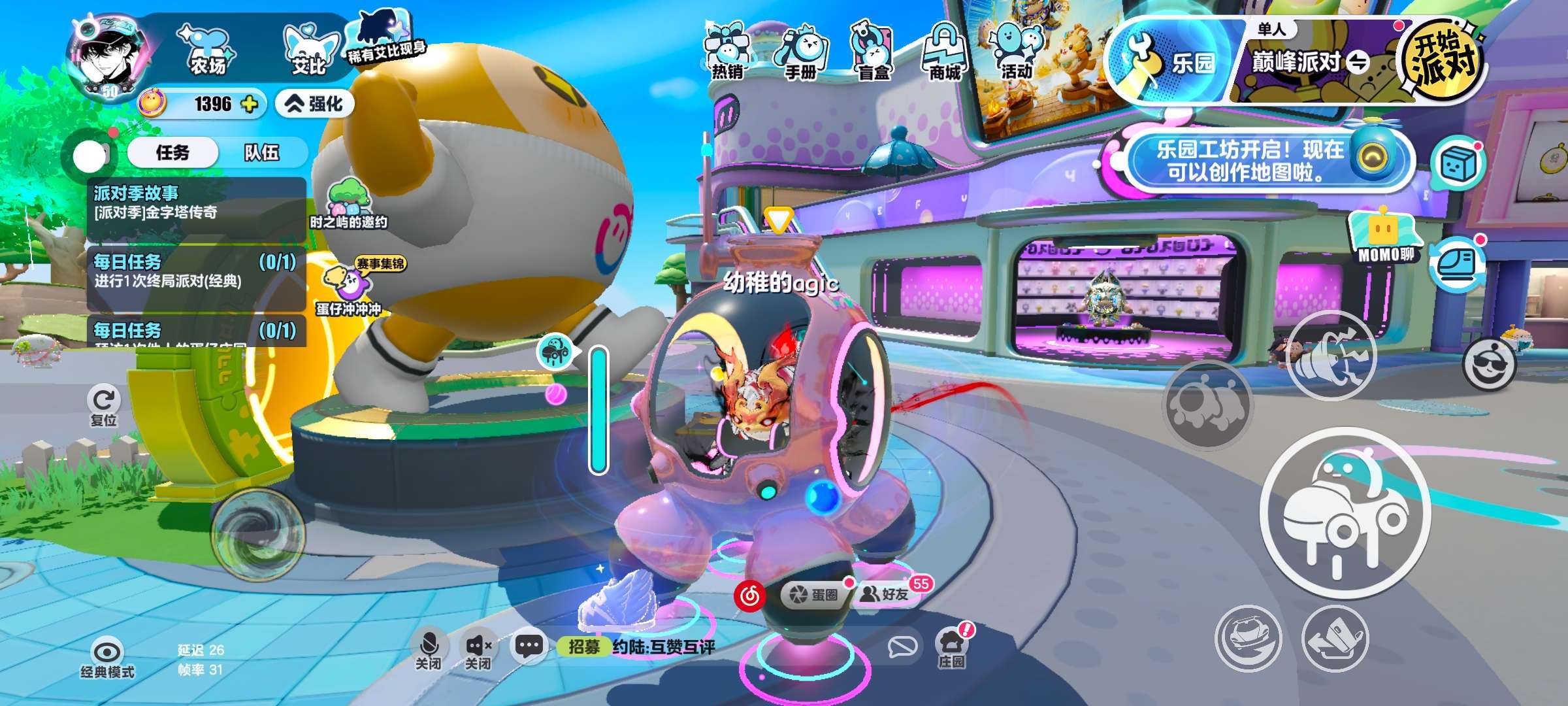Open the 商城 shop icon
The width and height of the screenshot is (1568, 706).
point(945,52)
